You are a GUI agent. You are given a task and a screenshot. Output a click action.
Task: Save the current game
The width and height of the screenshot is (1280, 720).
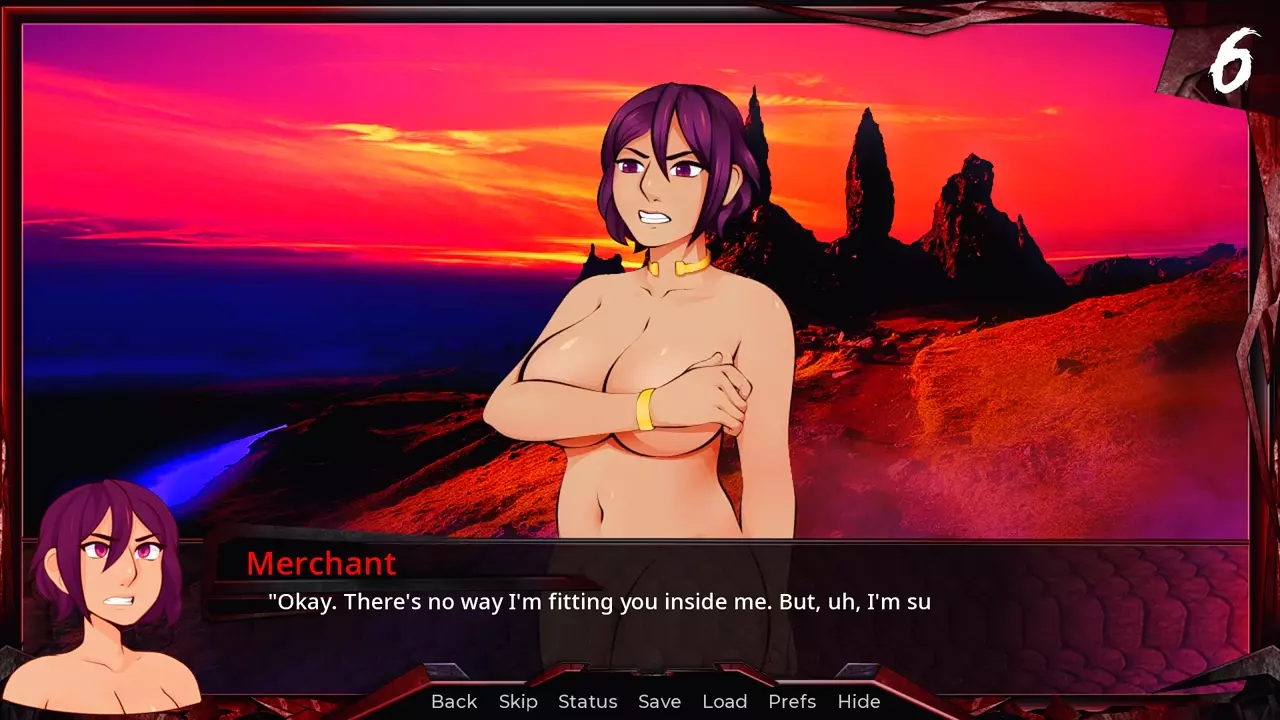pyautogui.click(x=660, y=702)
